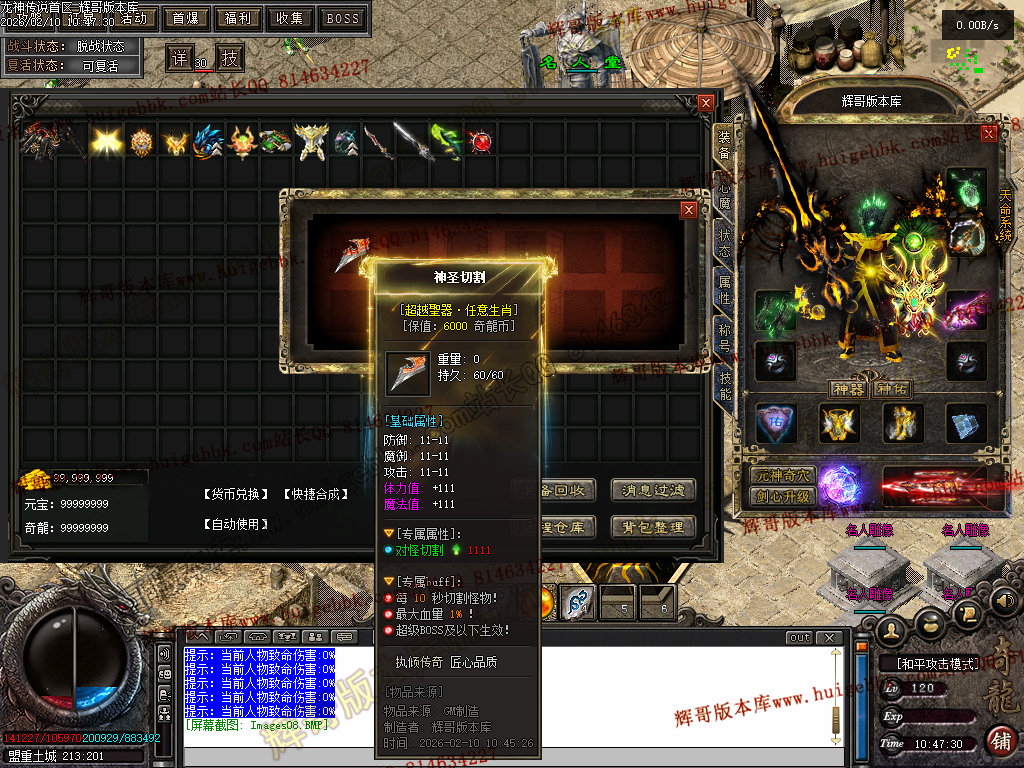
Task: Open the 收集 collection menu
Action: [x=290, y=18]
